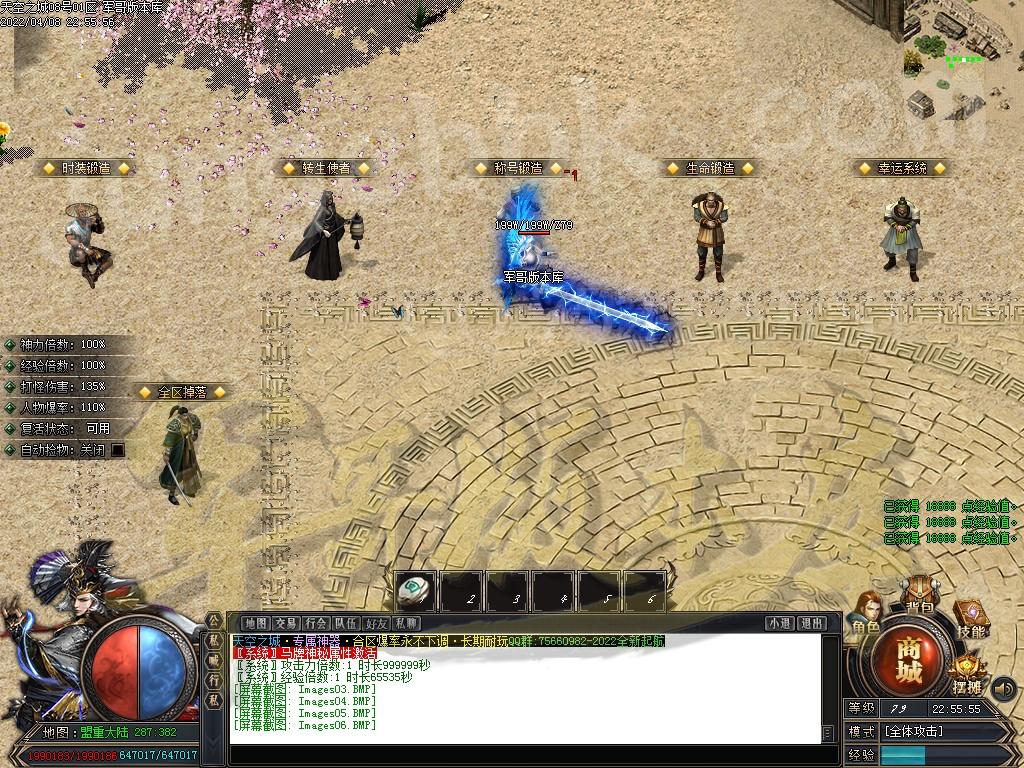Image resolution: width=1024 pixels, height=768 pixels.
Task: Toggle the 自动捡物 auto-pickup checkbox
Action: coord(118,450)
